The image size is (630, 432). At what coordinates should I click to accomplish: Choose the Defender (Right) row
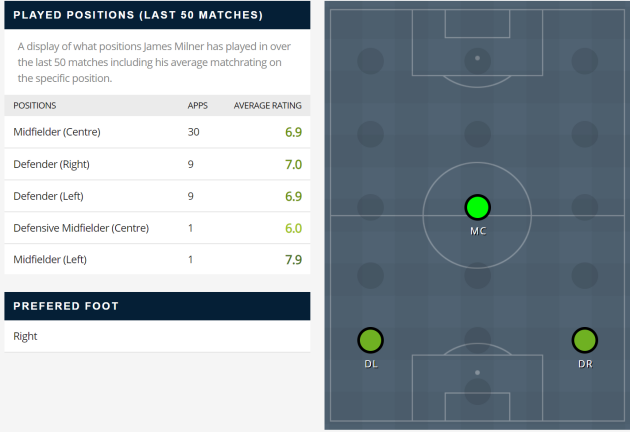(157, 164)
